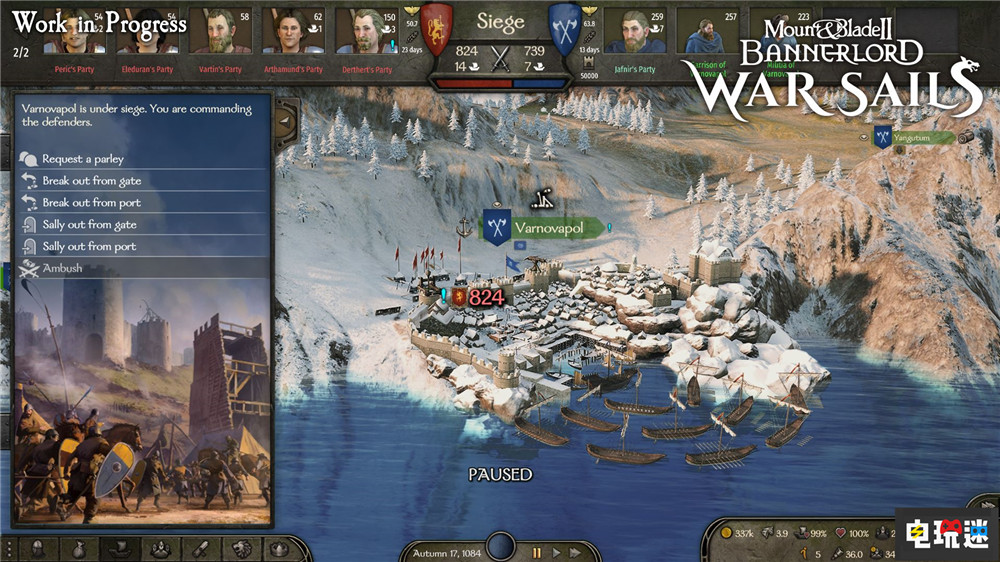Open the clan lion-head screen
Screen dimensions: 1000x562
click(x=240, y=549)
